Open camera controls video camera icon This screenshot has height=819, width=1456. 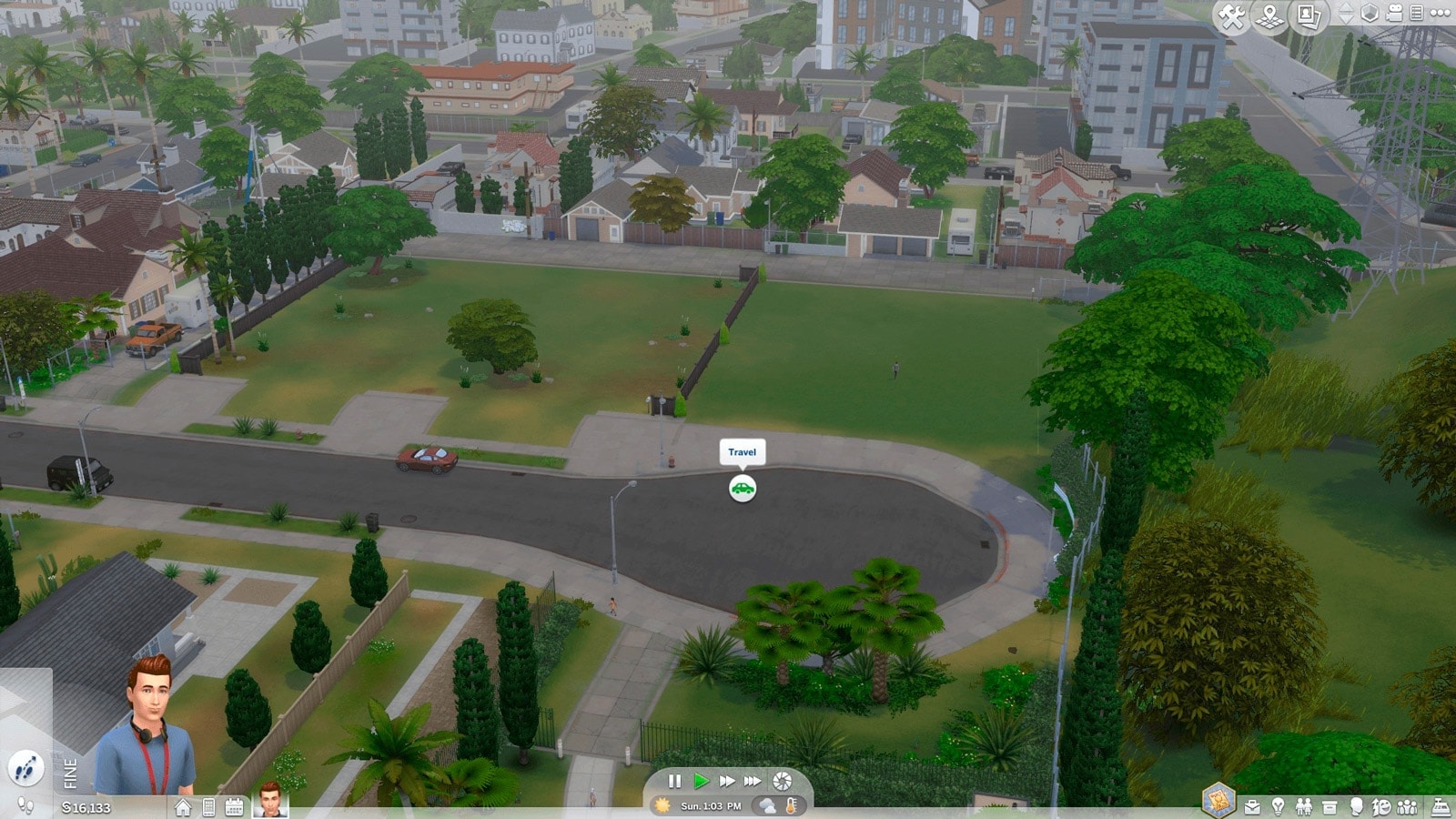click(x=1394, y=14)
